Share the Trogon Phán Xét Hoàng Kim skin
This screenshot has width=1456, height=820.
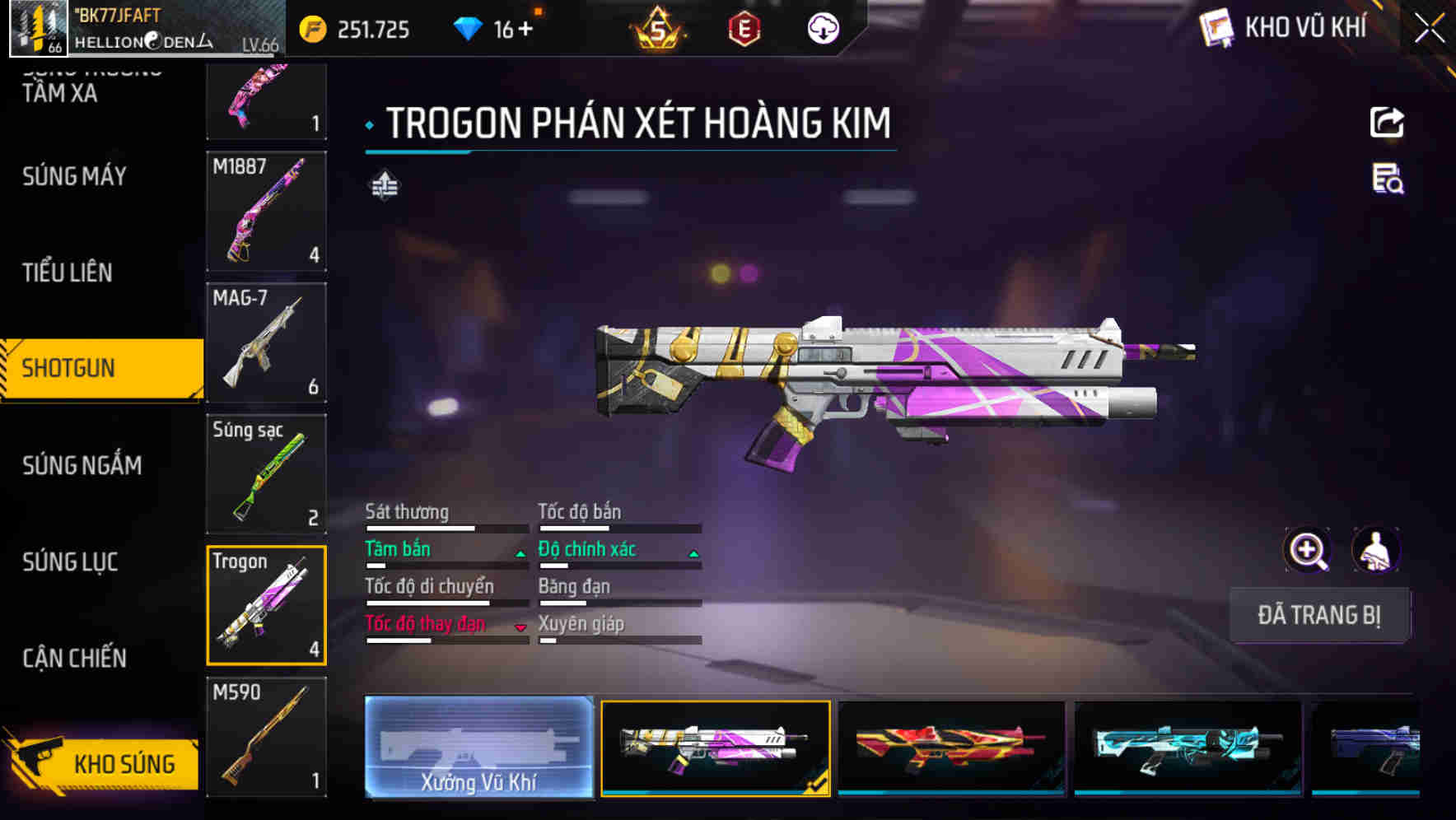(x=1387, y=122)
